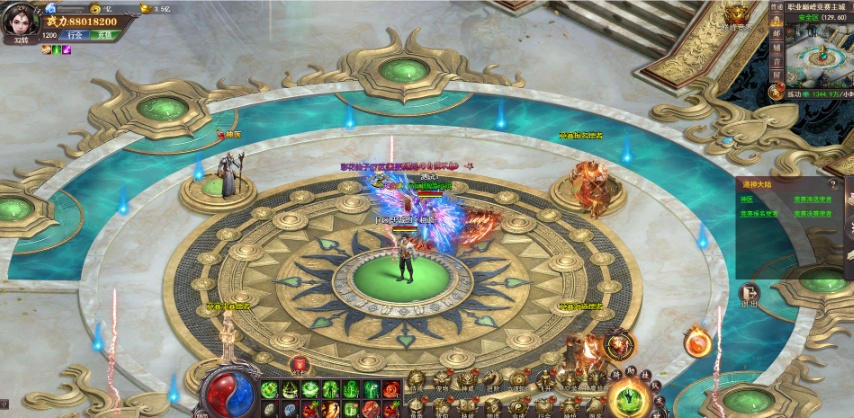
Task: Select the 邮 mail button beside the minimap
Action: [777, 32]
